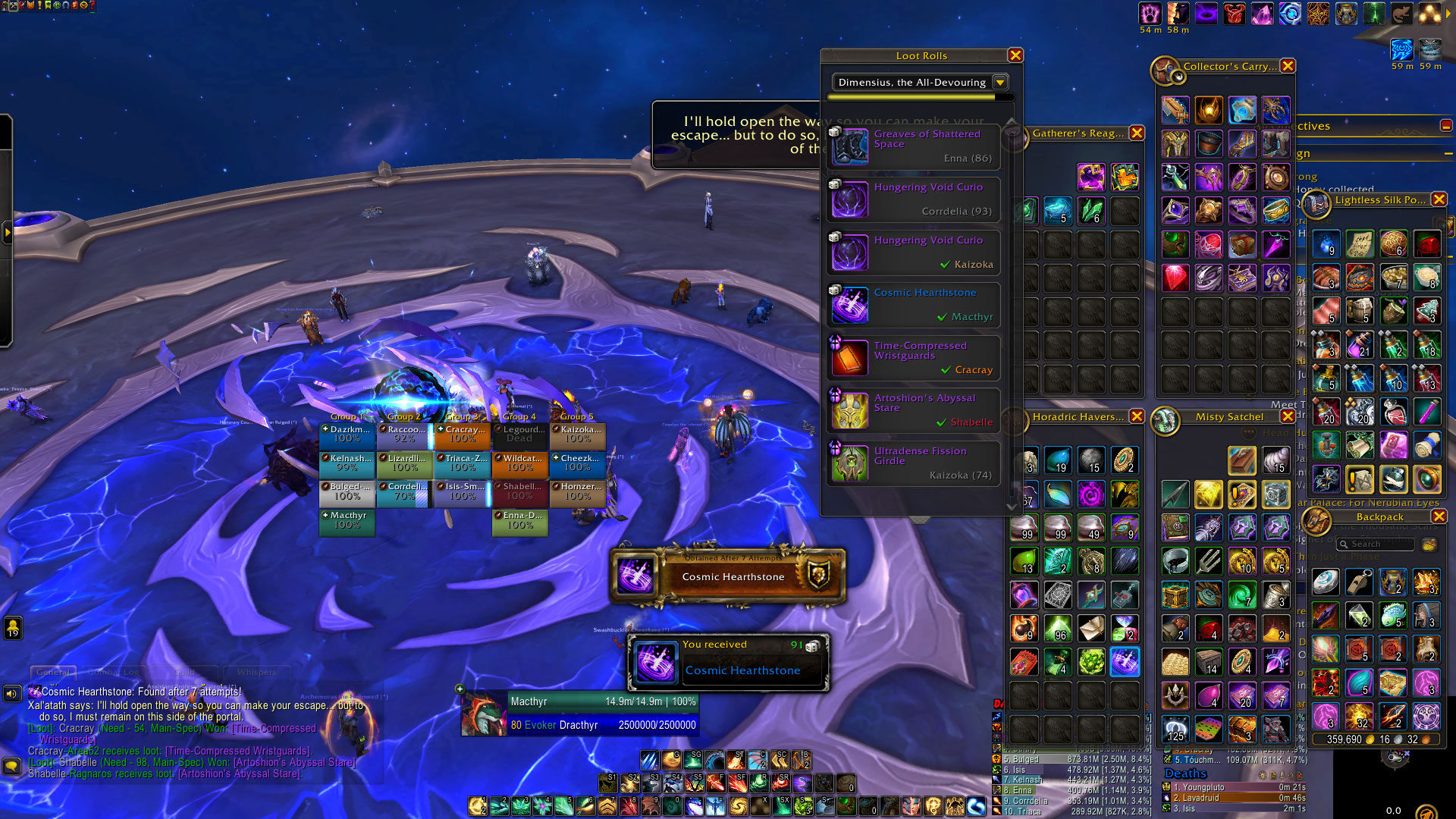Collapse the objective tracker with the minus button
This screenshot has height=819, width=1456.
click(1446, 126)
